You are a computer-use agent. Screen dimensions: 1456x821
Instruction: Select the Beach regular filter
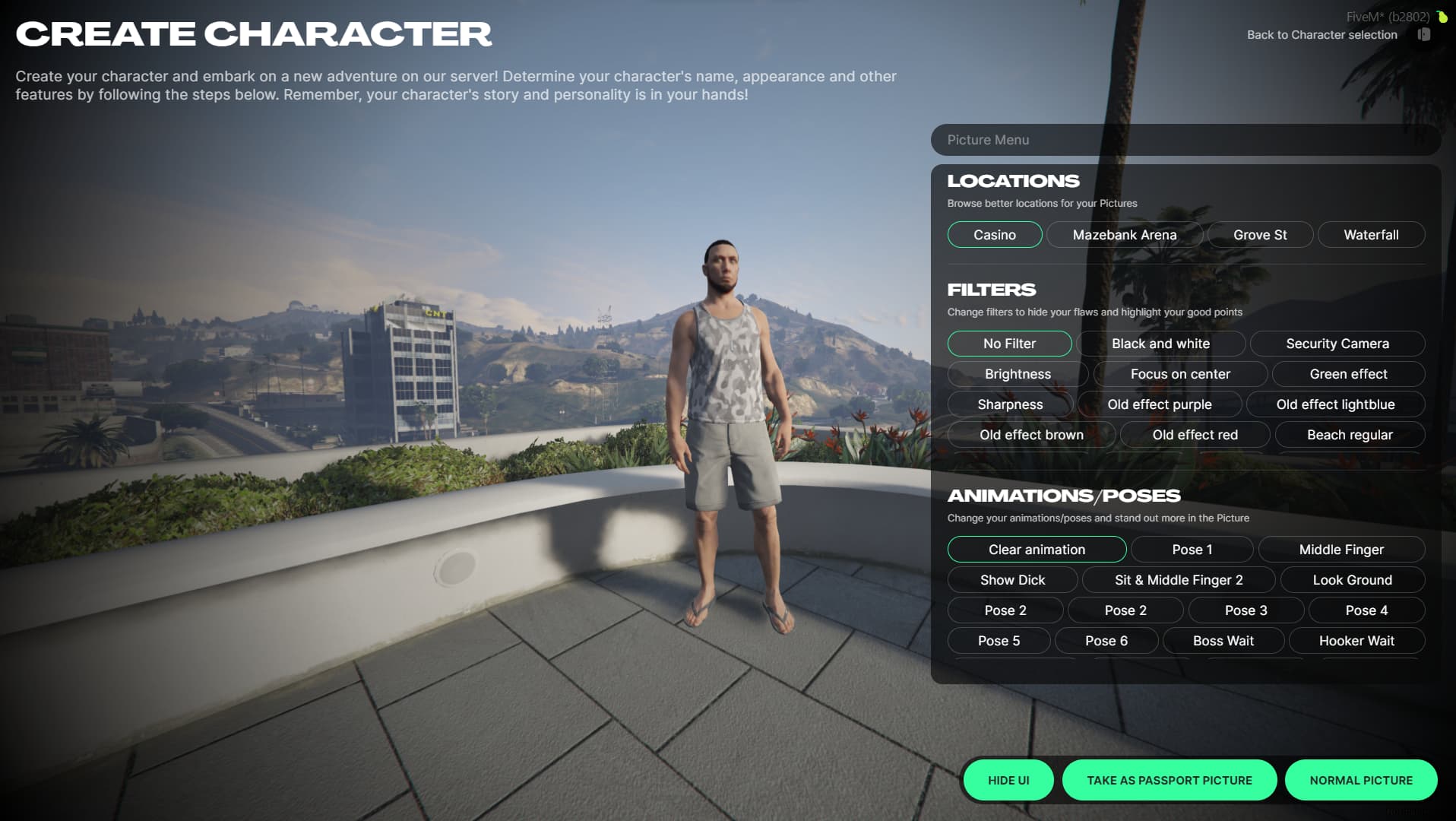[x=1349, y=435]
